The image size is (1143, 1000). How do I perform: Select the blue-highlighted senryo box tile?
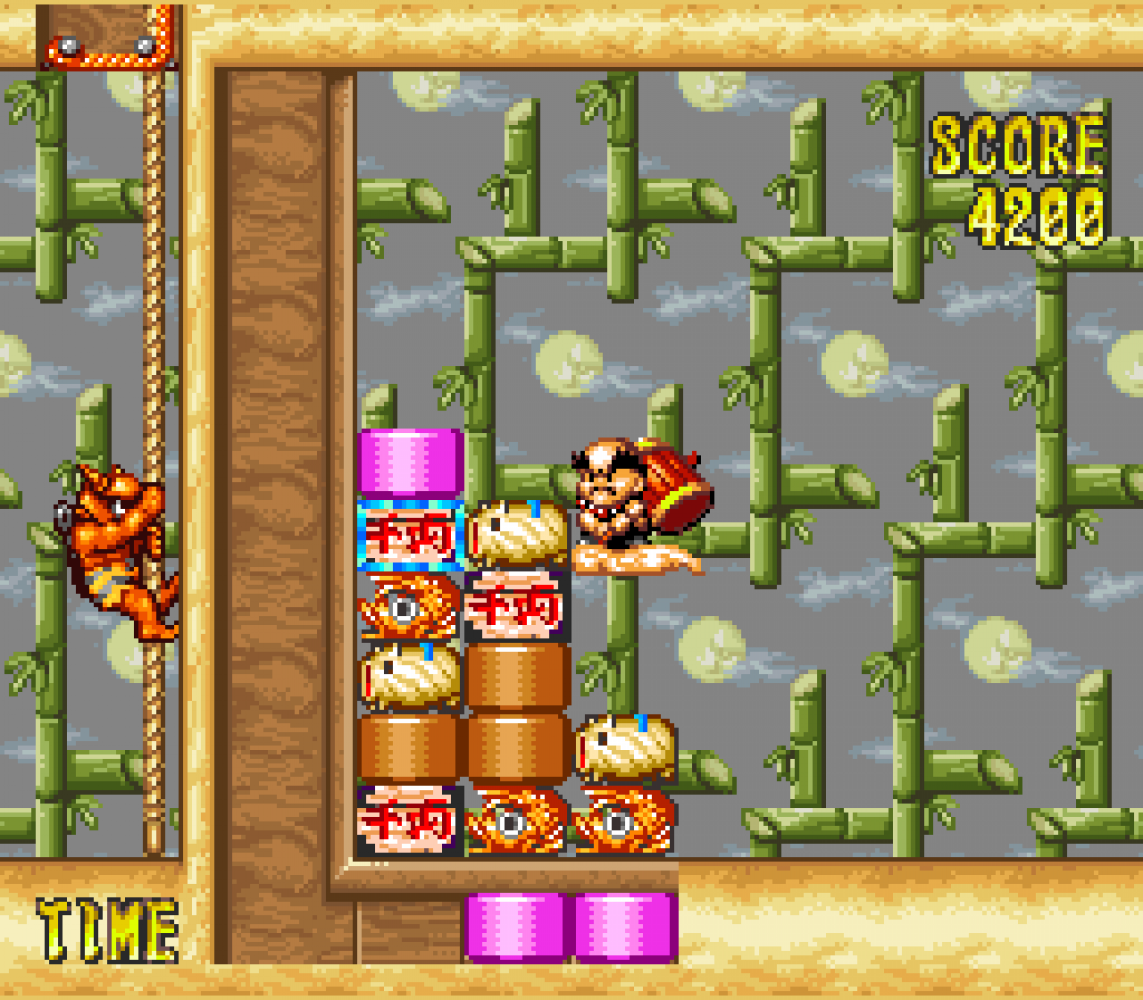click(409, 535)
